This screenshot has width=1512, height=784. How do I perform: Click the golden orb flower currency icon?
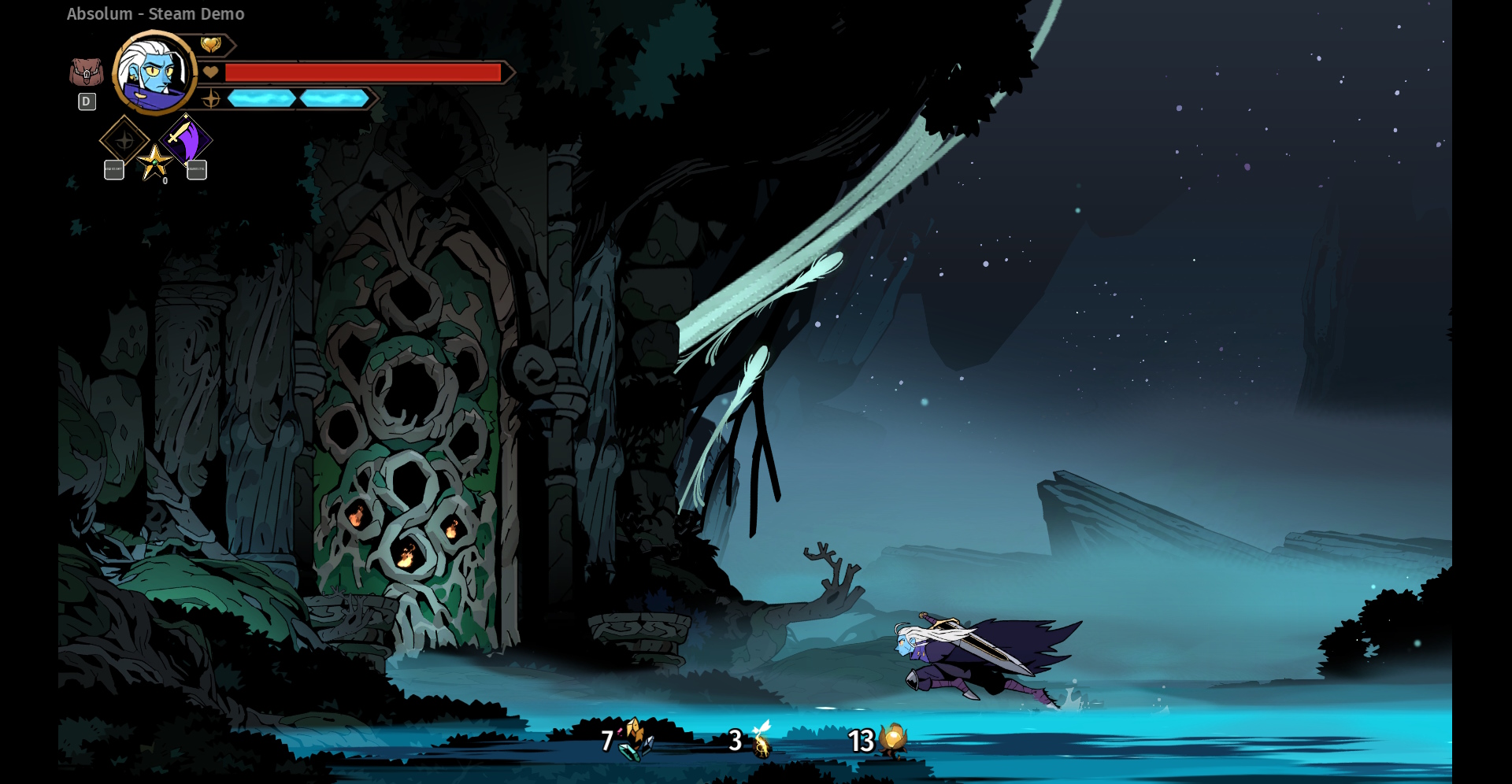[893, 740]
